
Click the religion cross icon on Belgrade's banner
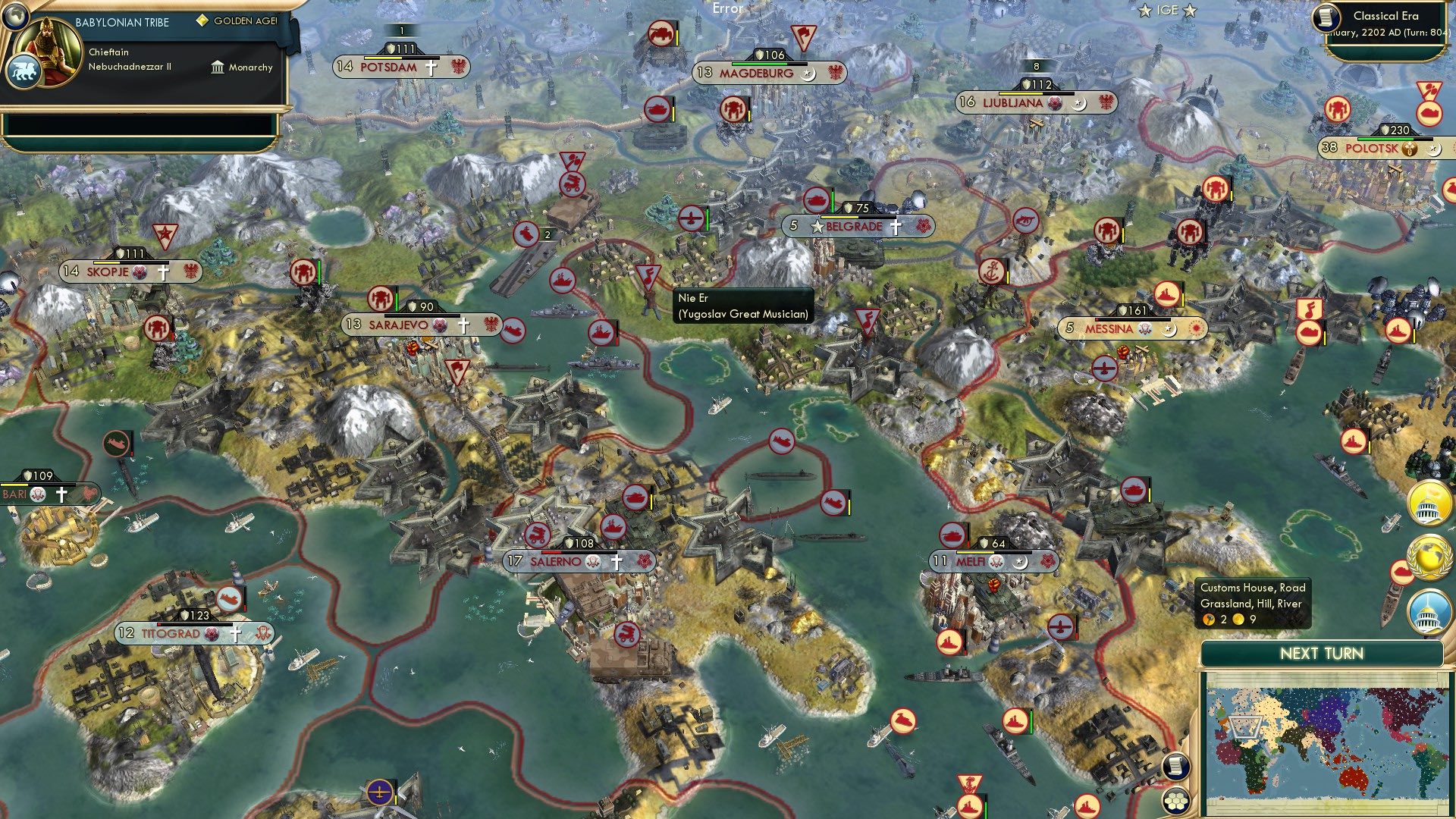point(895,226)
